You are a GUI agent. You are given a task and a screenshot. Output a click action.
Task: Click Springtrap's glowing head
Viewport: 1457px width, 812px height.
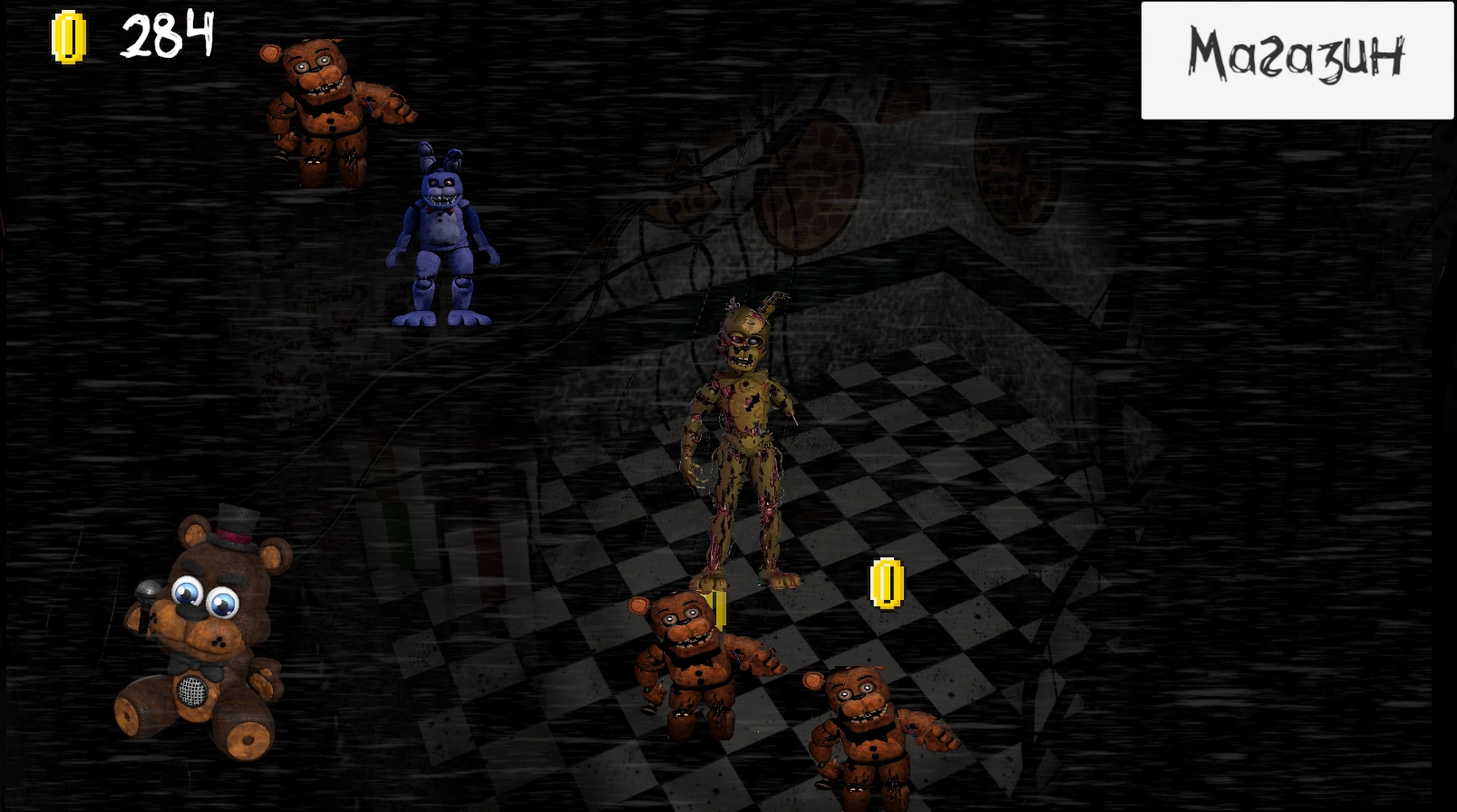click(743, 340)
